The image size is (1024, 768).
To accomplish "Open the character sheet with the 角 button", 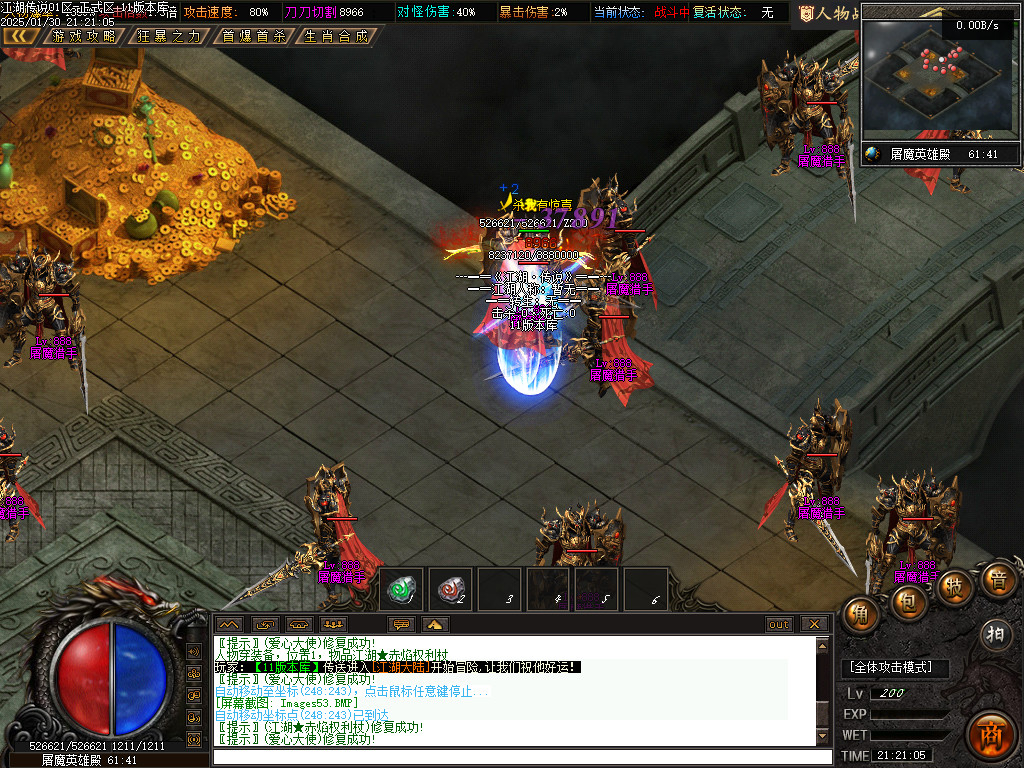I will pyautogui.click(x=861, y=614).
